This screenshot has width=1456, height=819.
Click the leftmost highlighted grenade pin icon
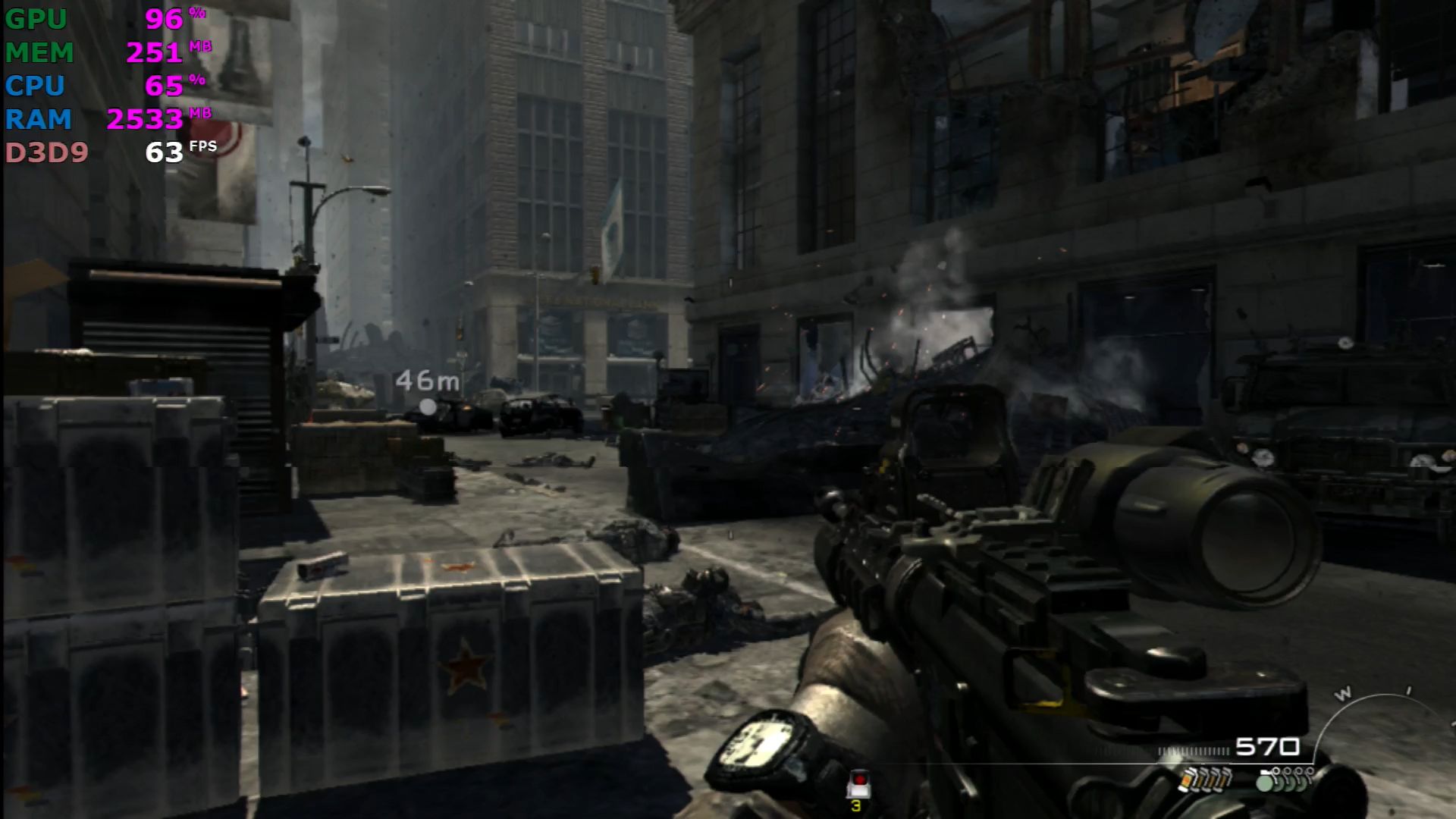coord(1264,779)
